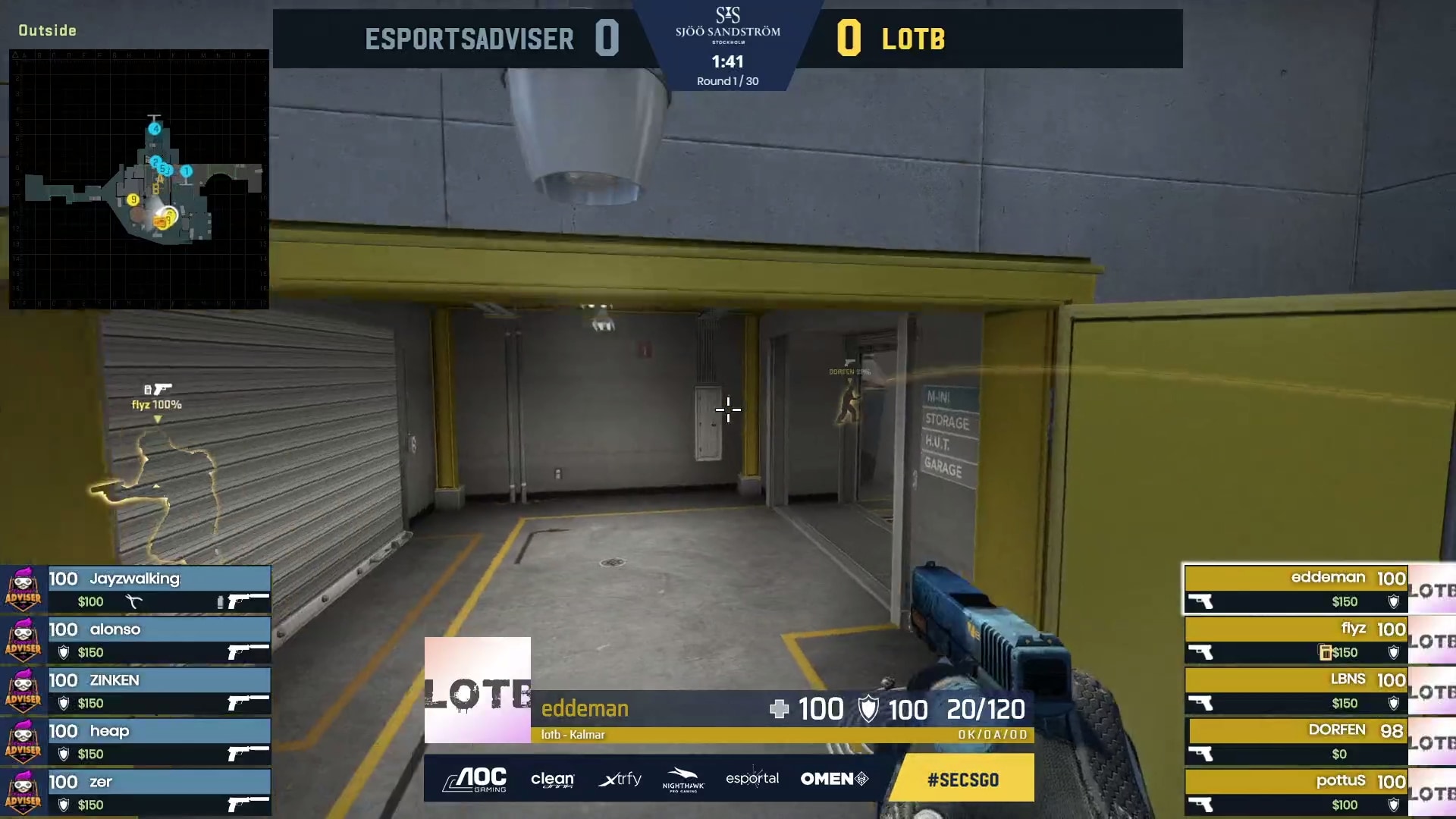The height and width of the screenshot is (819, 1456).
Task: Select DORFEN's Glock weapon icon
Action: click(x=1200, y=752)
